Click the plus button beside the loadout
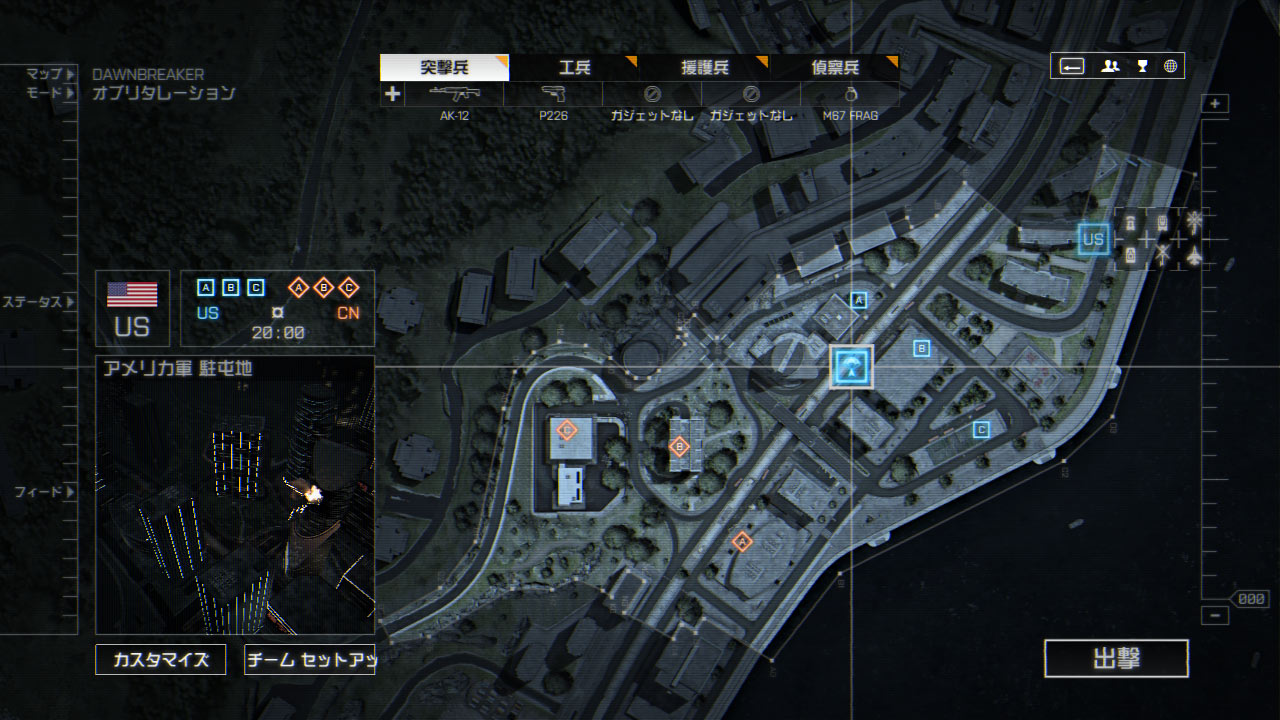Image resolution: width=1280 pixels, height=720 pixels. (x=393, y=94)
